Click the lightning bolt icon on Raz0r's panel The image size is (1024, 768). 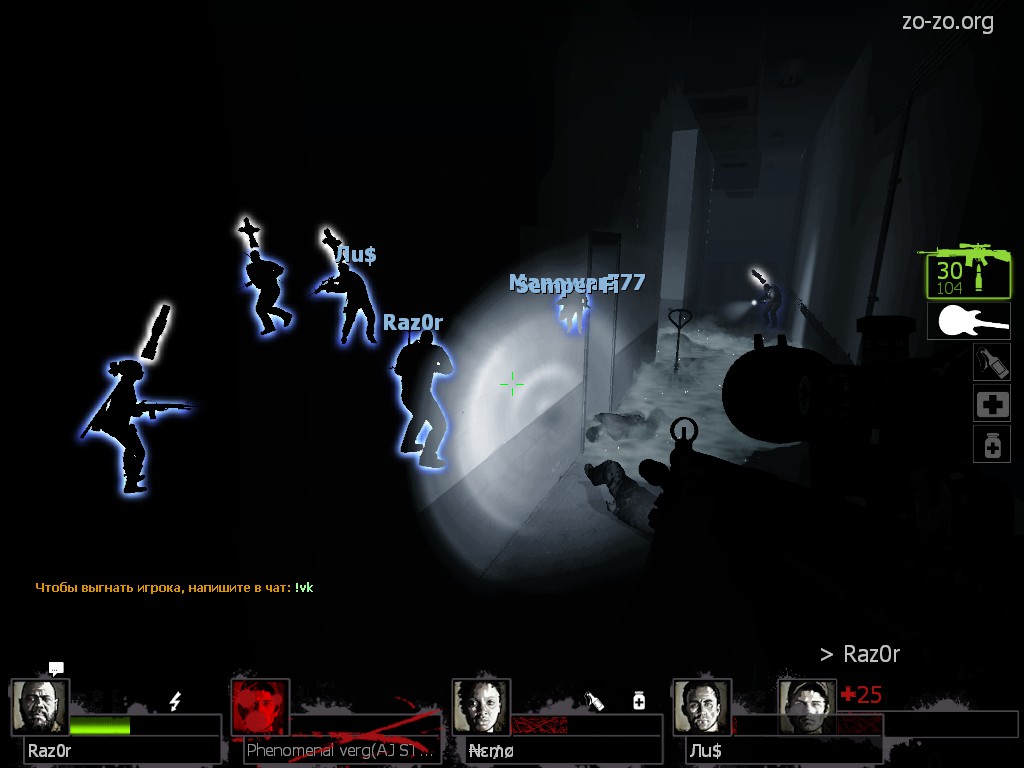pos(175,701)
